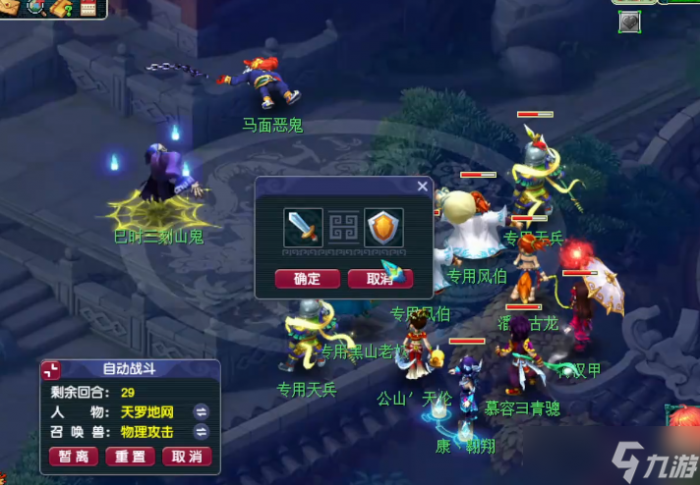Viewport: 700px width, 485px height.
Task: Open the envelope mail icon
Action: [11, 8]
